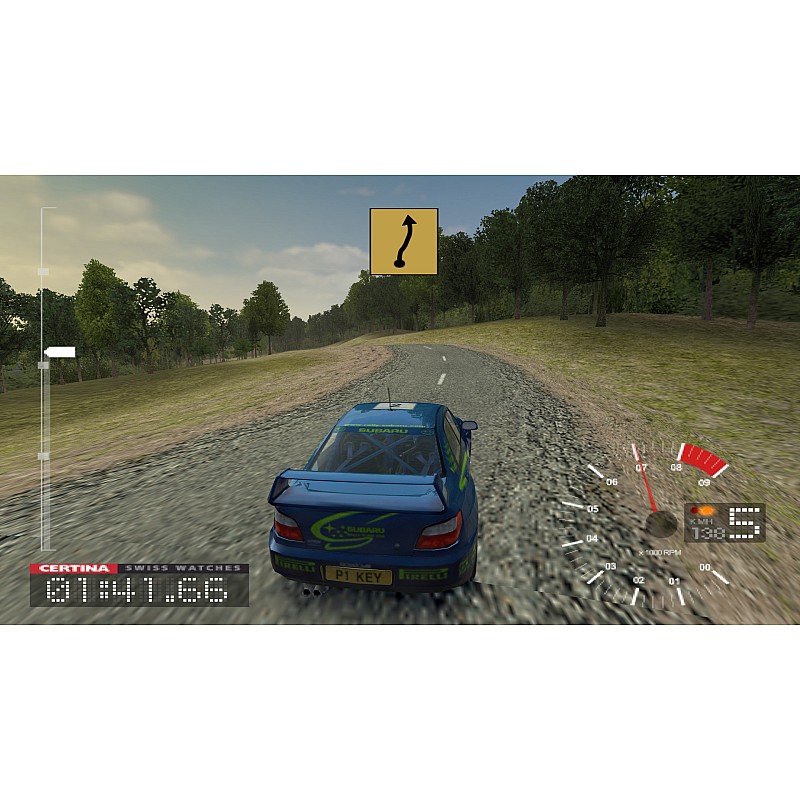Select the white stage progress marker
Viewport: 800px width, 800px height.
[x=60, y=351]
